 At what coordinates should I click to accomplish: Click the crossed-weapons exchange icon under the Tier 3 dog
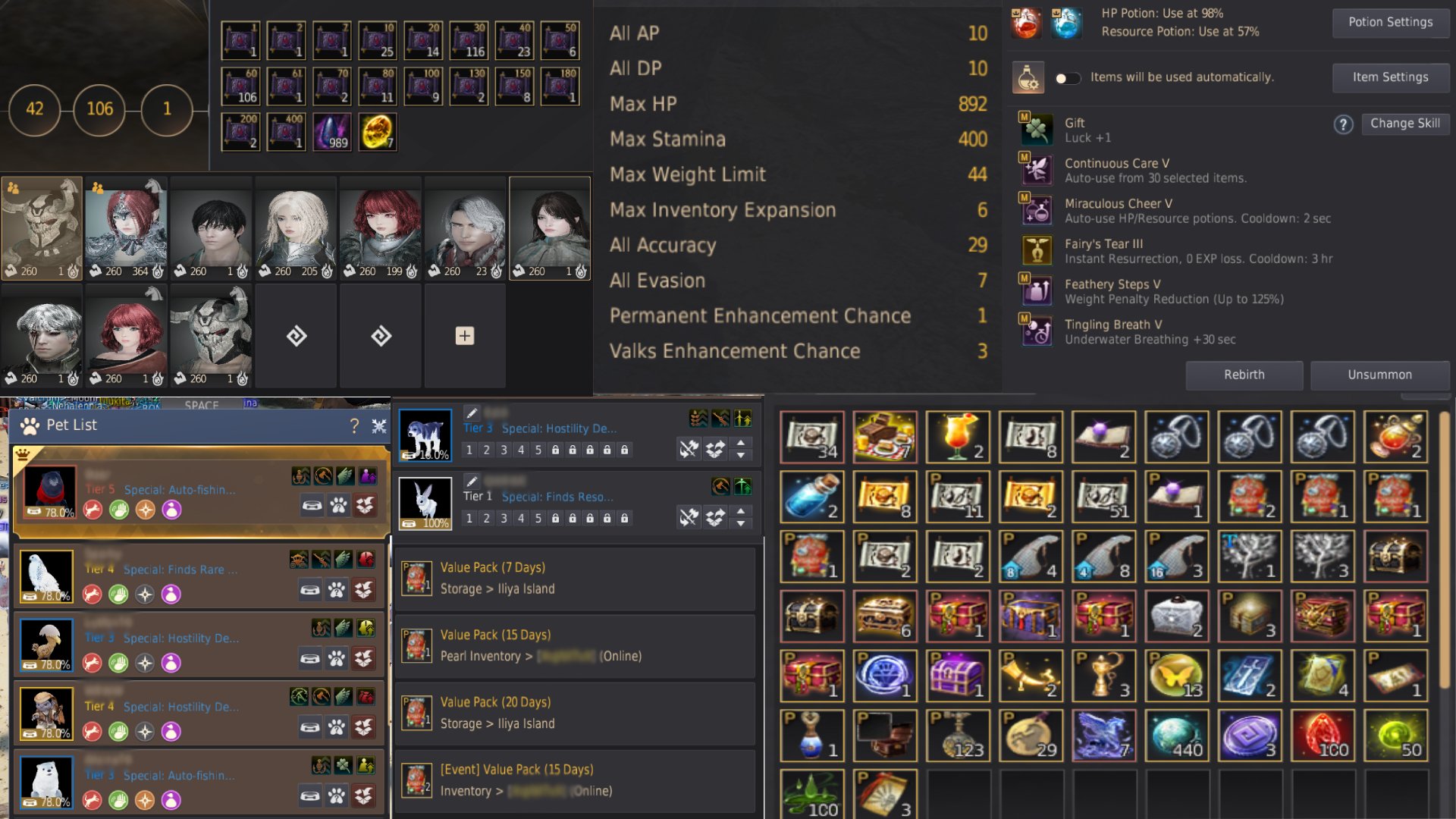(x=688, y=449)
